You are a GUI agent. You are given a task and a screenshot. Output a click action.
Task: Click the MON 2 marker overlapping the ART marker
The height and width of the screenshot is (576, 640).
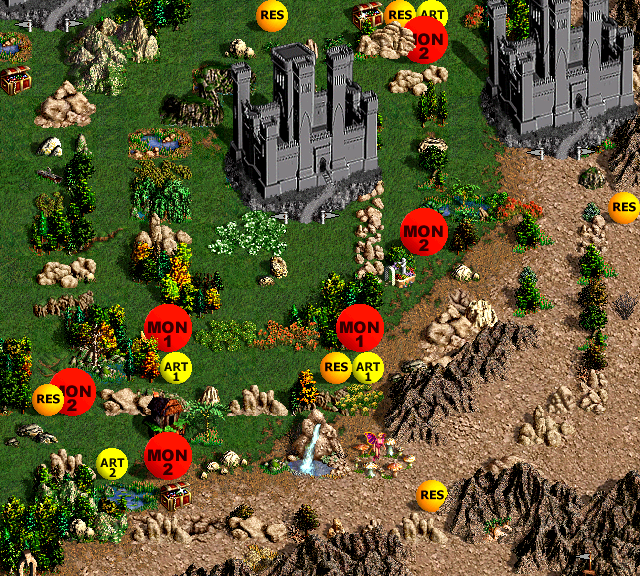(427, 42)
